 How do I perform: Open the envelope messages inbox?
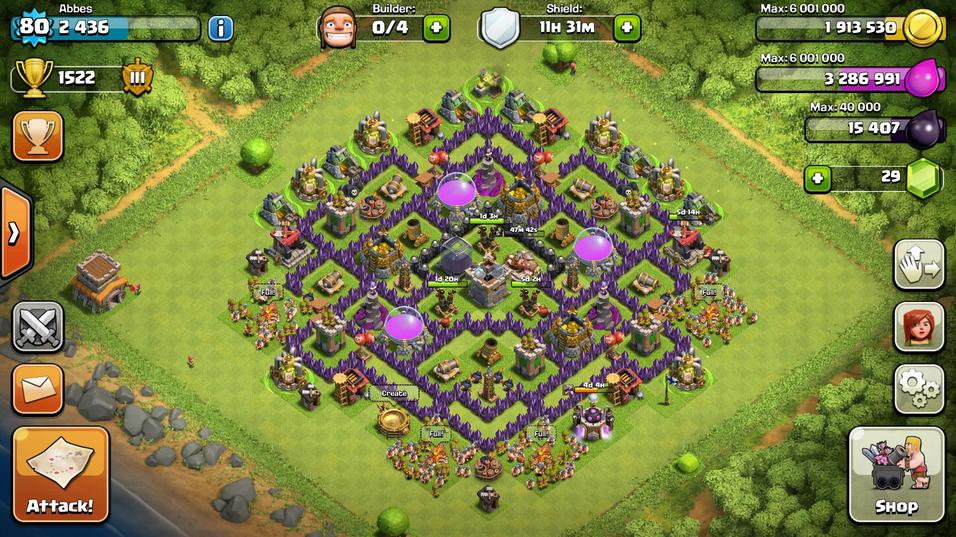coord(38,388)
